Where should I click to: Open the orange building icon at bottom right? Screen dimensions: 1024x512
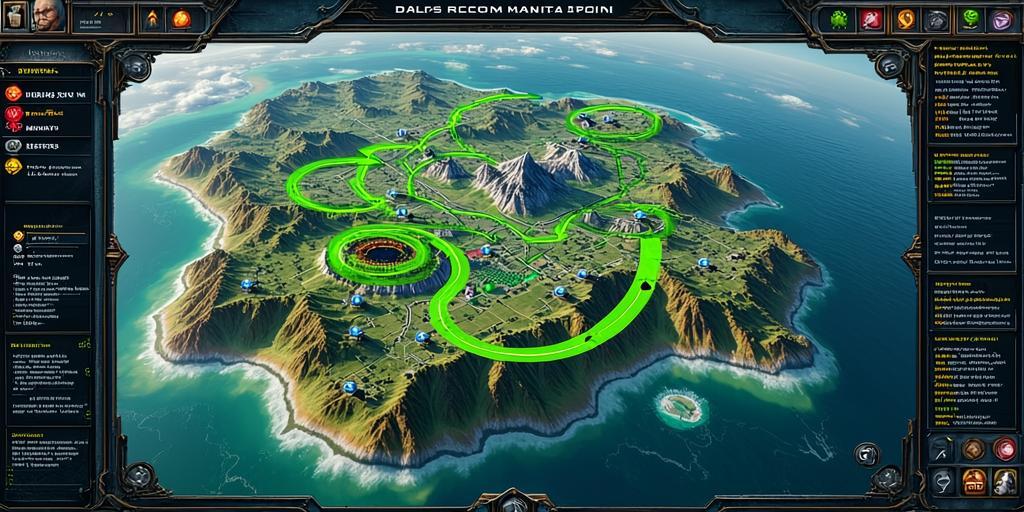[x=973, y=482]
